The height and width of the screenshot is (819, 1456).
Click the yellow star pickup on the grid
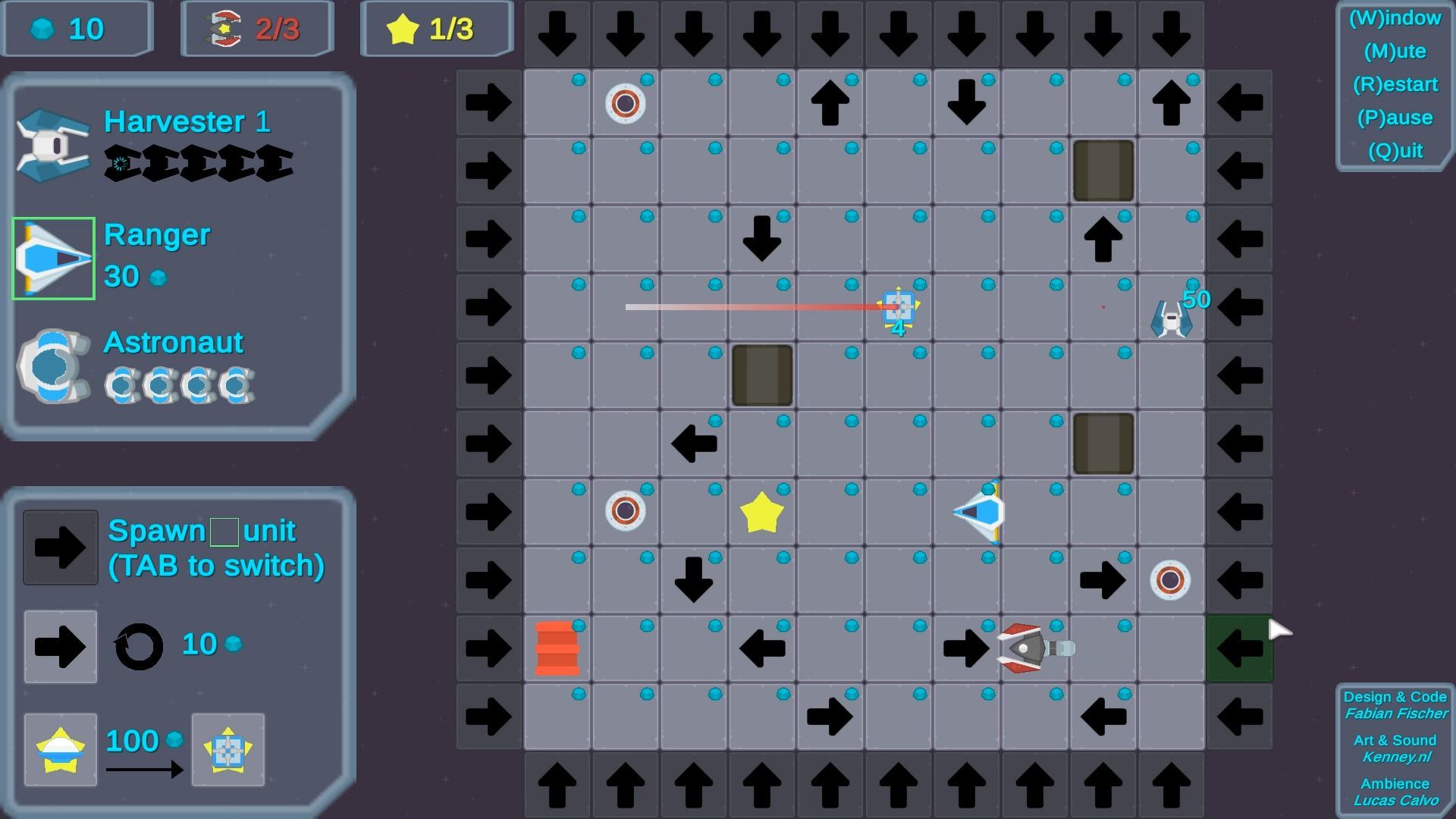(761, 510)
